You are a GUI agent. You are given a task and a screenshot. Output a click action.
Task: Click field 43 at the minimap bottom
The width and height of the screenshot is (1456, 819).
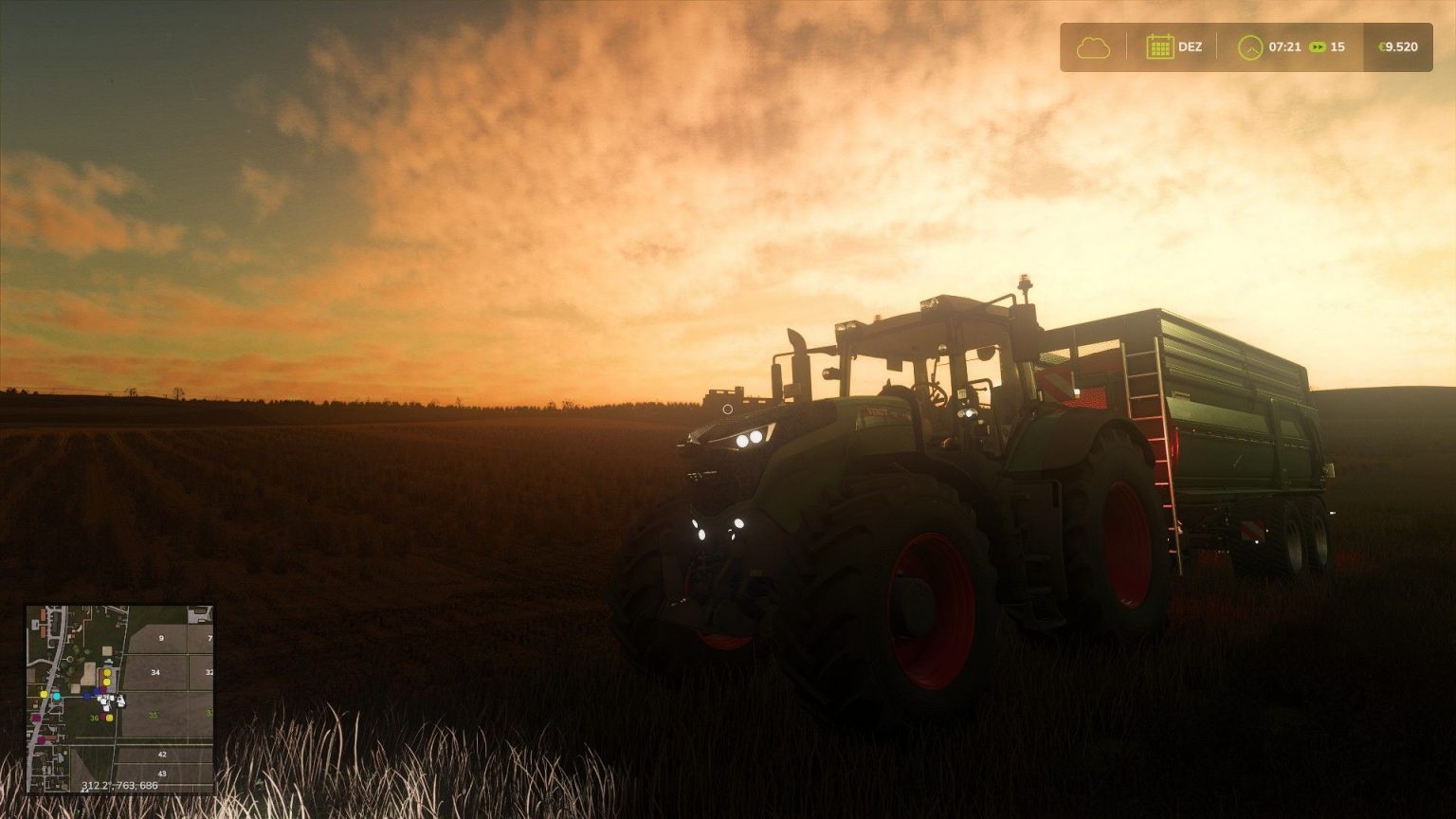coord(162,773)
